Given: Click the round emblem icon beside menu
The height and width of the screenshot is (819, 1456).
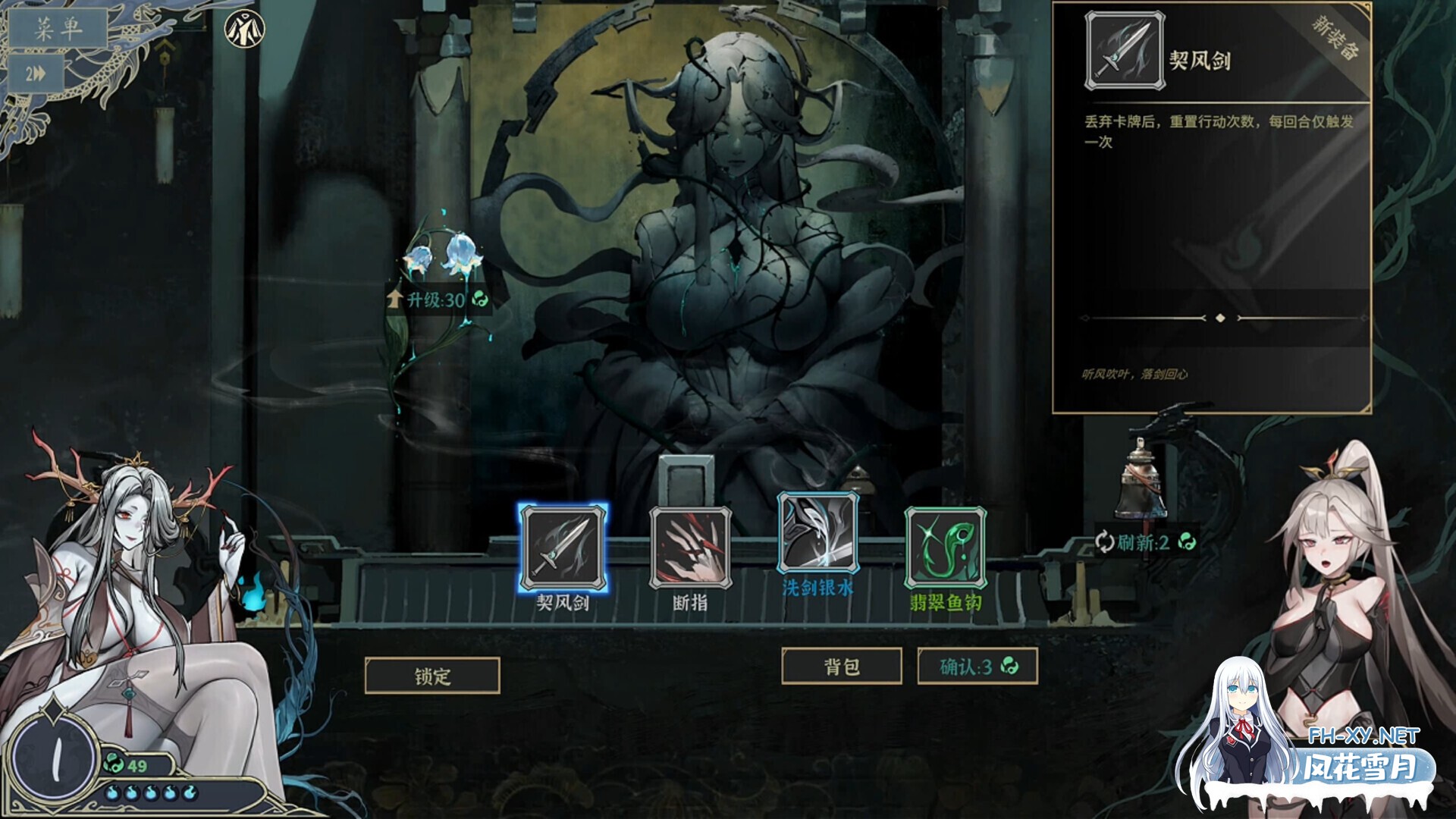Looking at the screenshot, I should 245,30.
